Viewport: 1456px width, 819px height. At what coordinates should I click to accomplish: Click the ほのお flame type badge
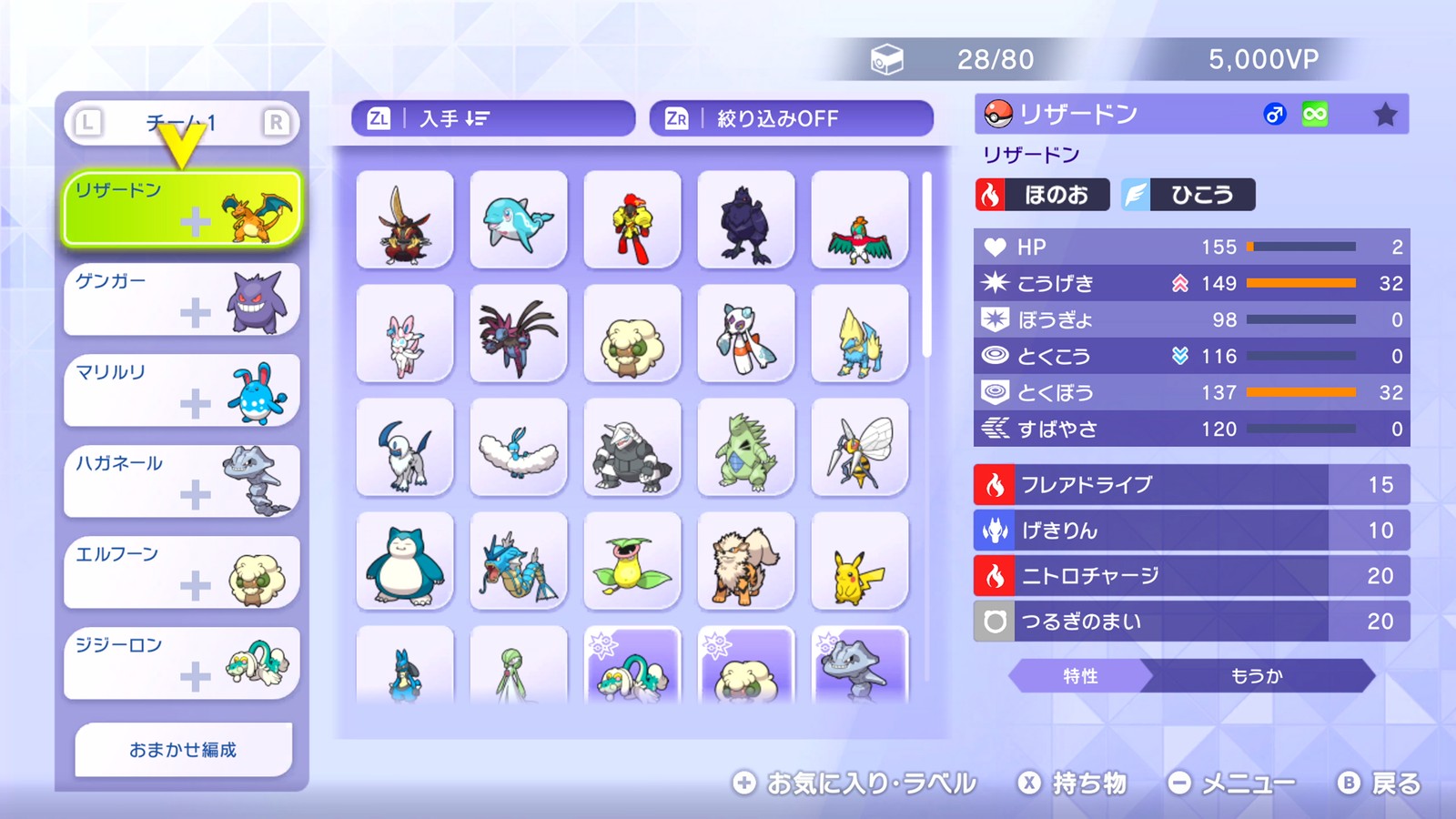tap(1040, 194)
